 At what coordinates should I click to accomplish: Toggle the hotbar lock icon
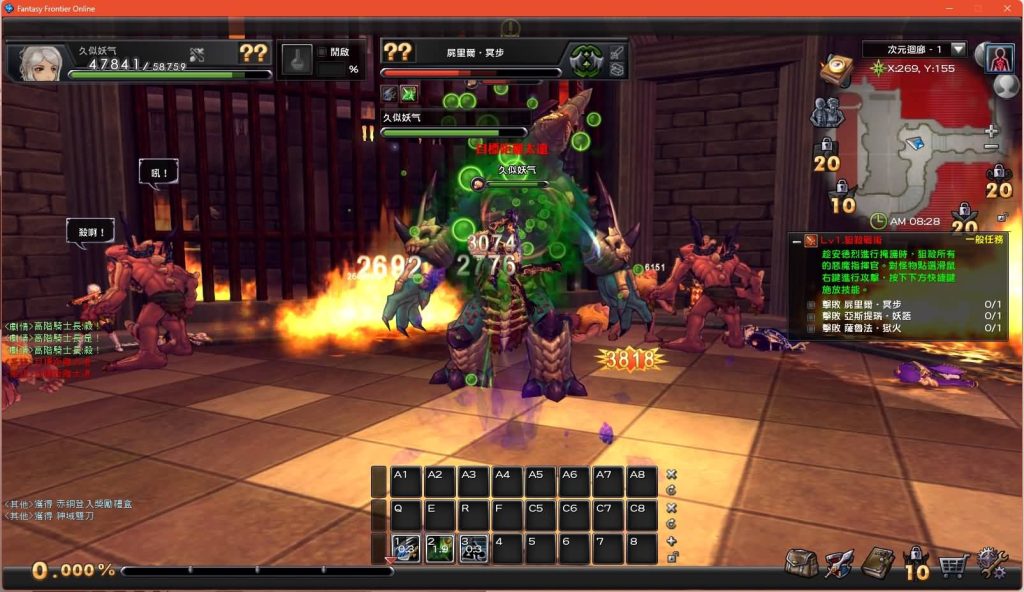[x=672, y=558]
